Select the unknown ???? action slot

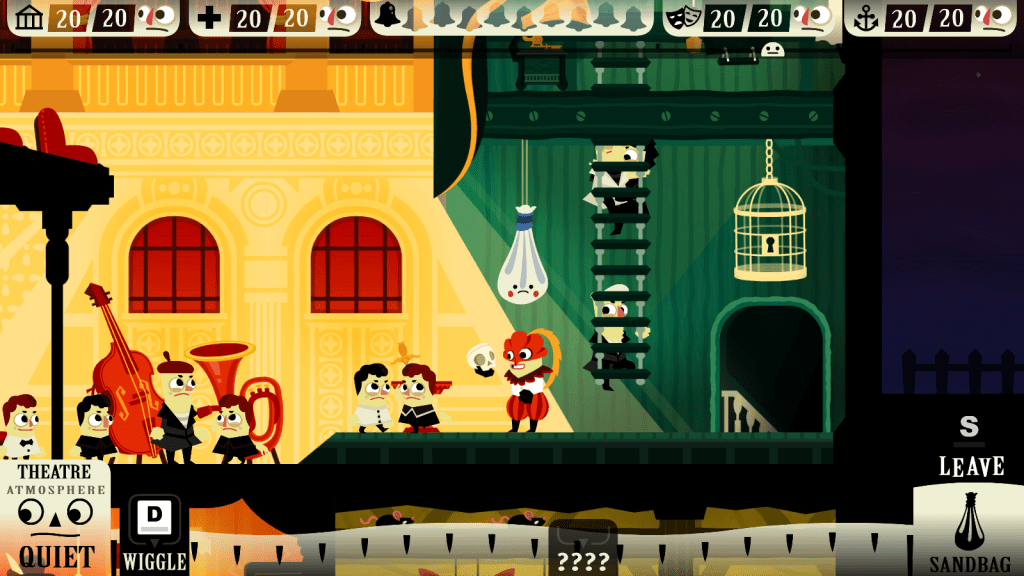pyautogui.click(x=583, y=549)
